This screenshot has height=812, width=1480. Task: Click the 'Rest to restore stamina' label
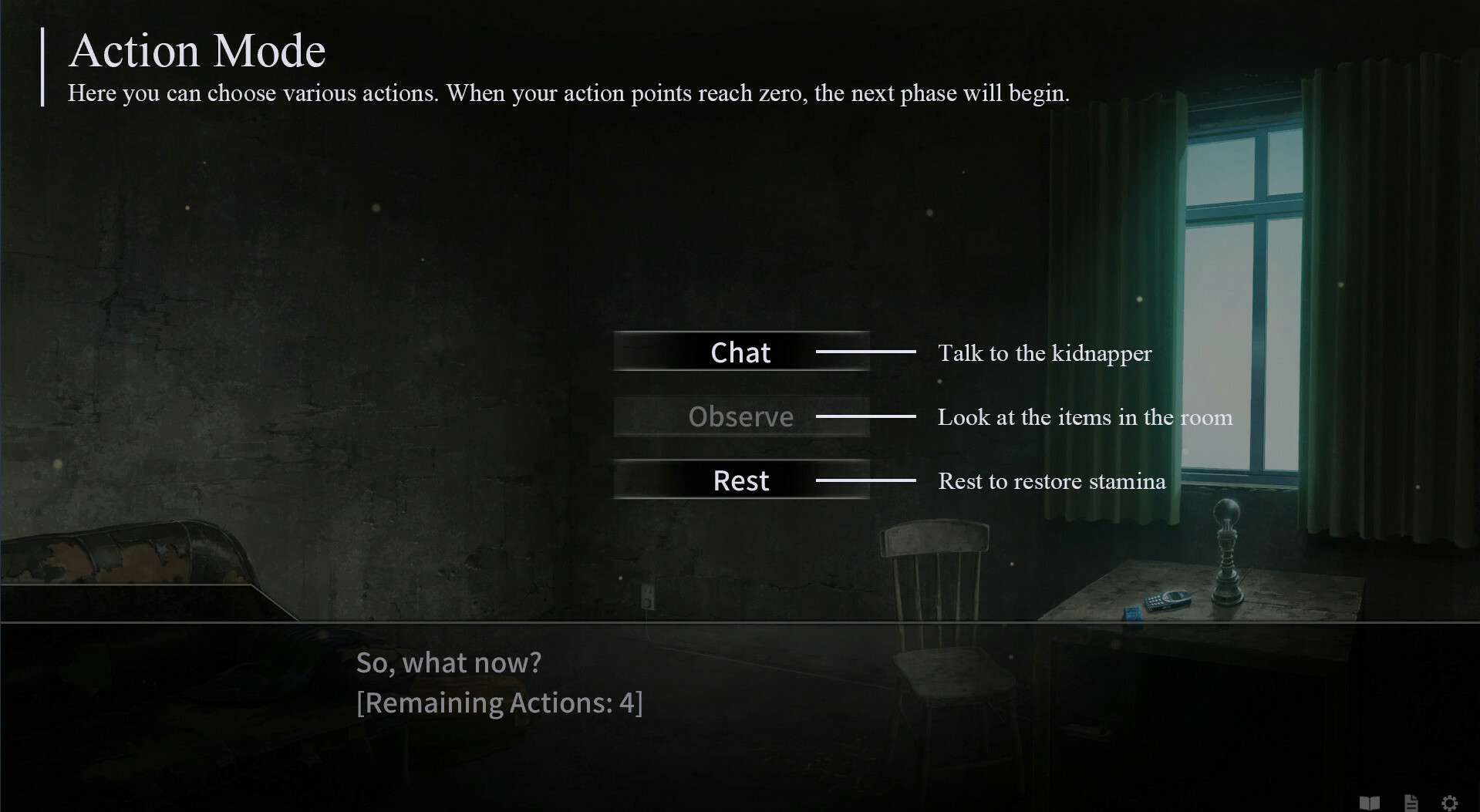1052,481
